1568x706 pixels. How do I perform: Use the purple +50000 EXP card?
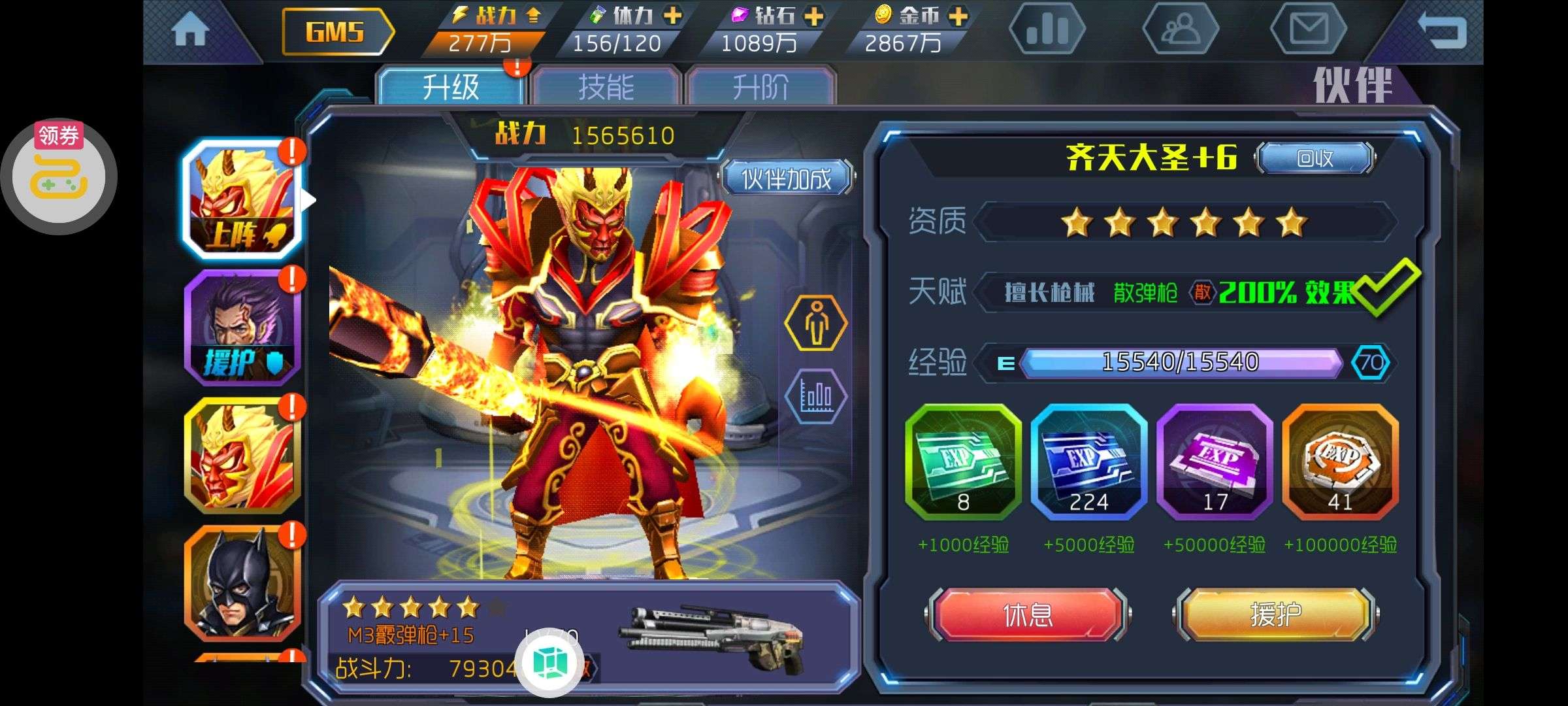coord(1215,462)
